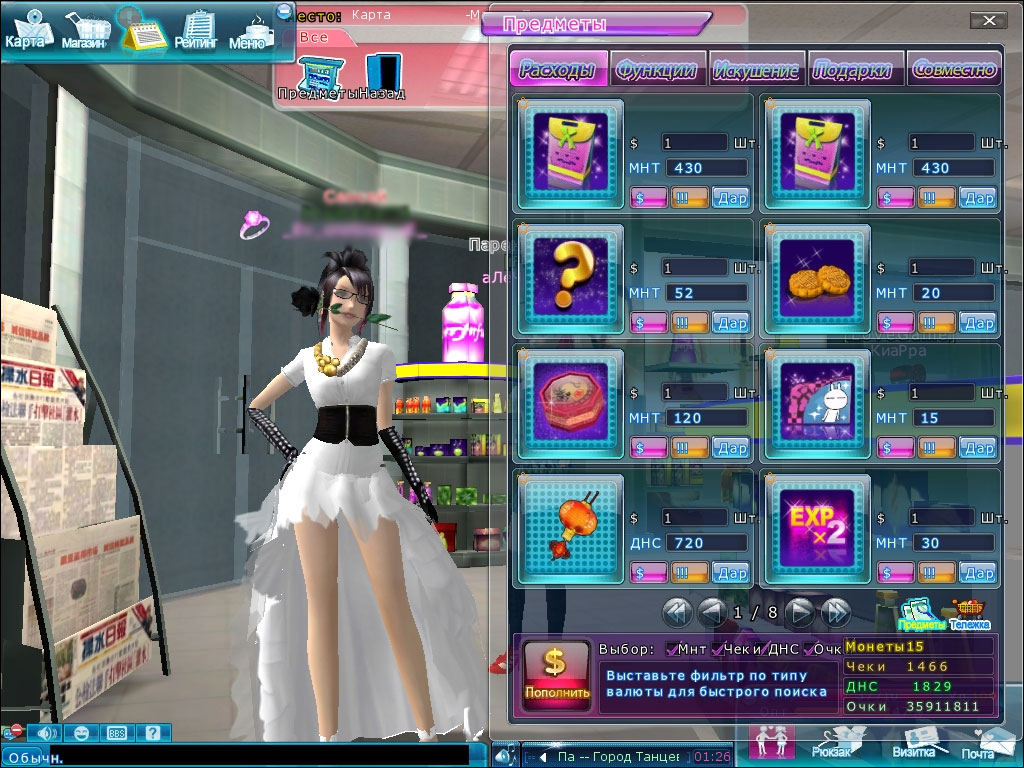Viewport: 1024px width, 768px height.
Task: Jump to the last shop page
Action: [835, 610]
